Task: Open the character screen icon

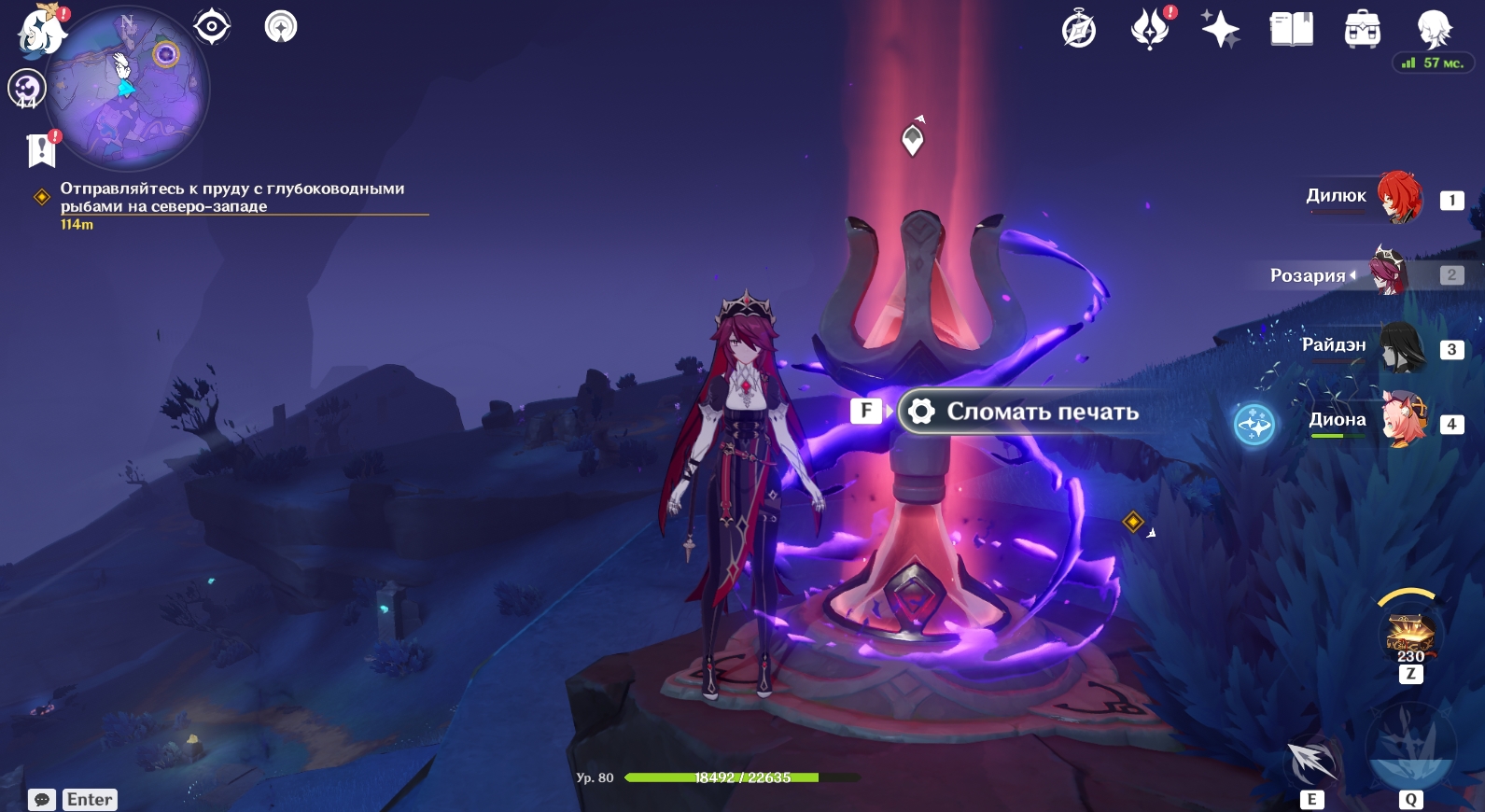Action: click(1433, 29)
